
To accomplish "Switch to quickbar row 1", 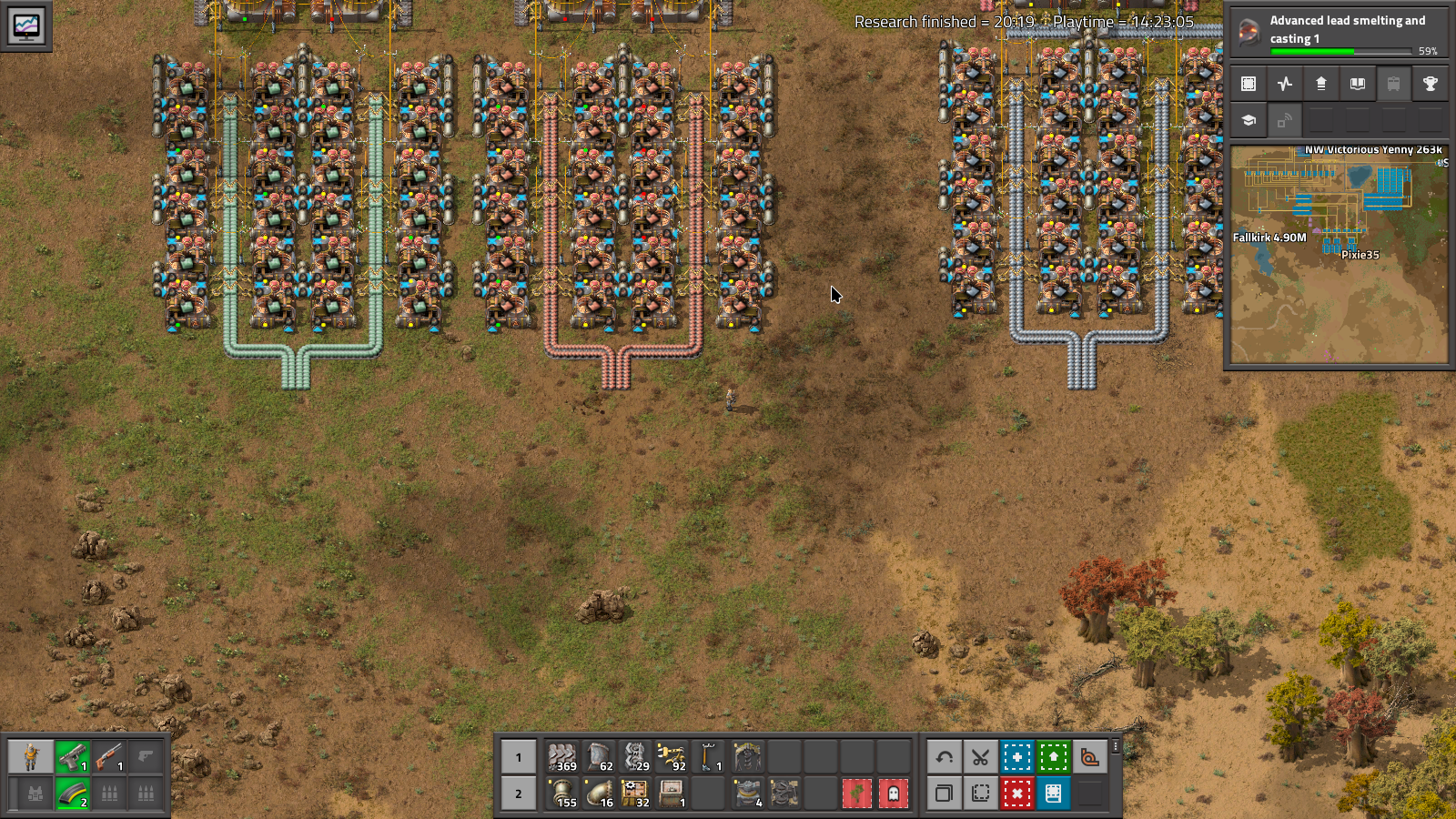I will click(x=519, y=757).
